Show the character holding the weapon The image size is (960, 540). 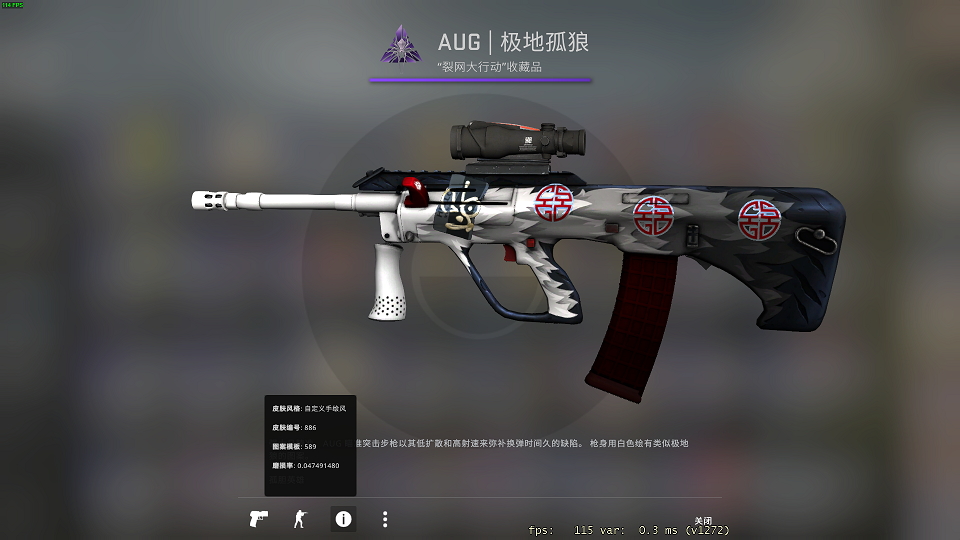click(299, 519)
